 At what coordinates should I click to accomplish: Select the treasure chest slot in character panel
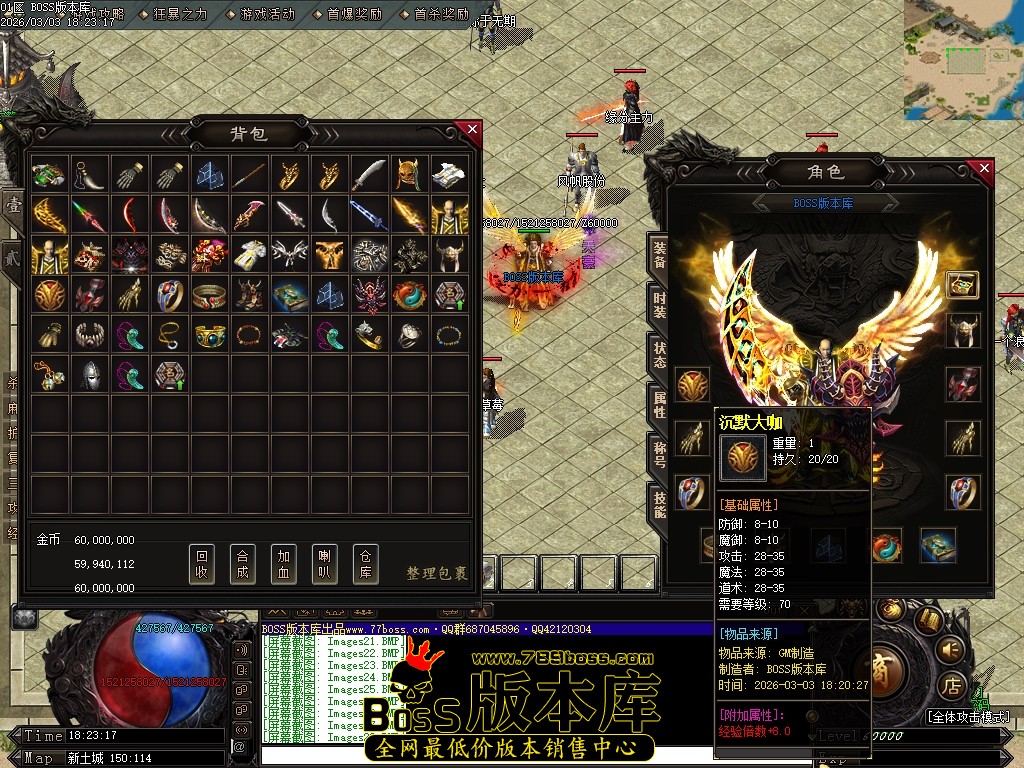pos(963,284)
